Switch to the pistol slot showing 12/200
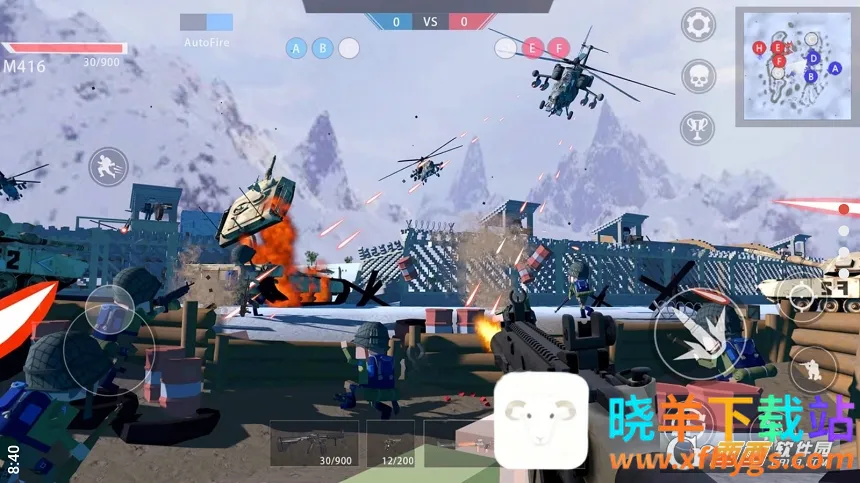 pos(390,443)
